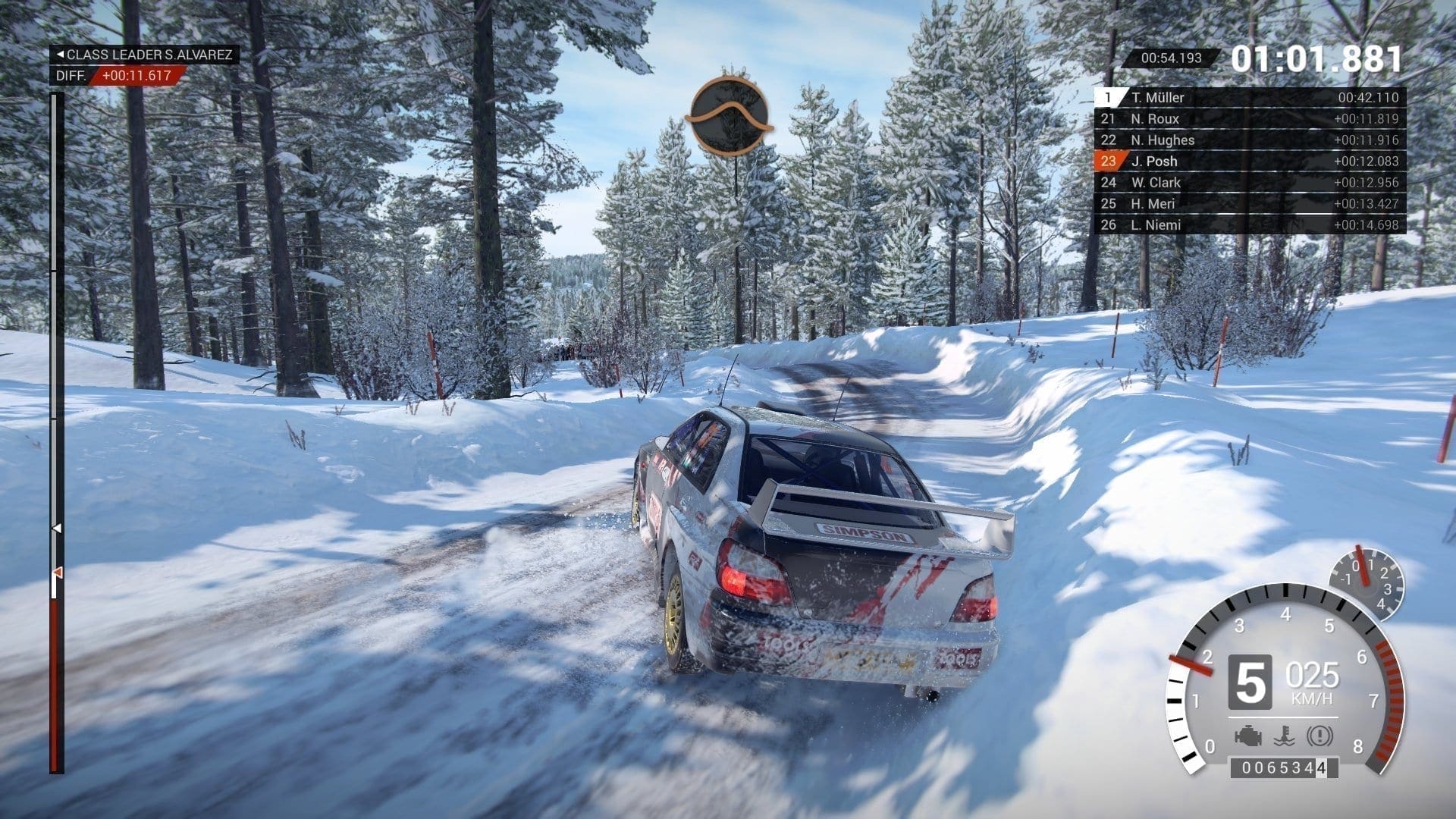Click the brake warning light icon

1320,736
